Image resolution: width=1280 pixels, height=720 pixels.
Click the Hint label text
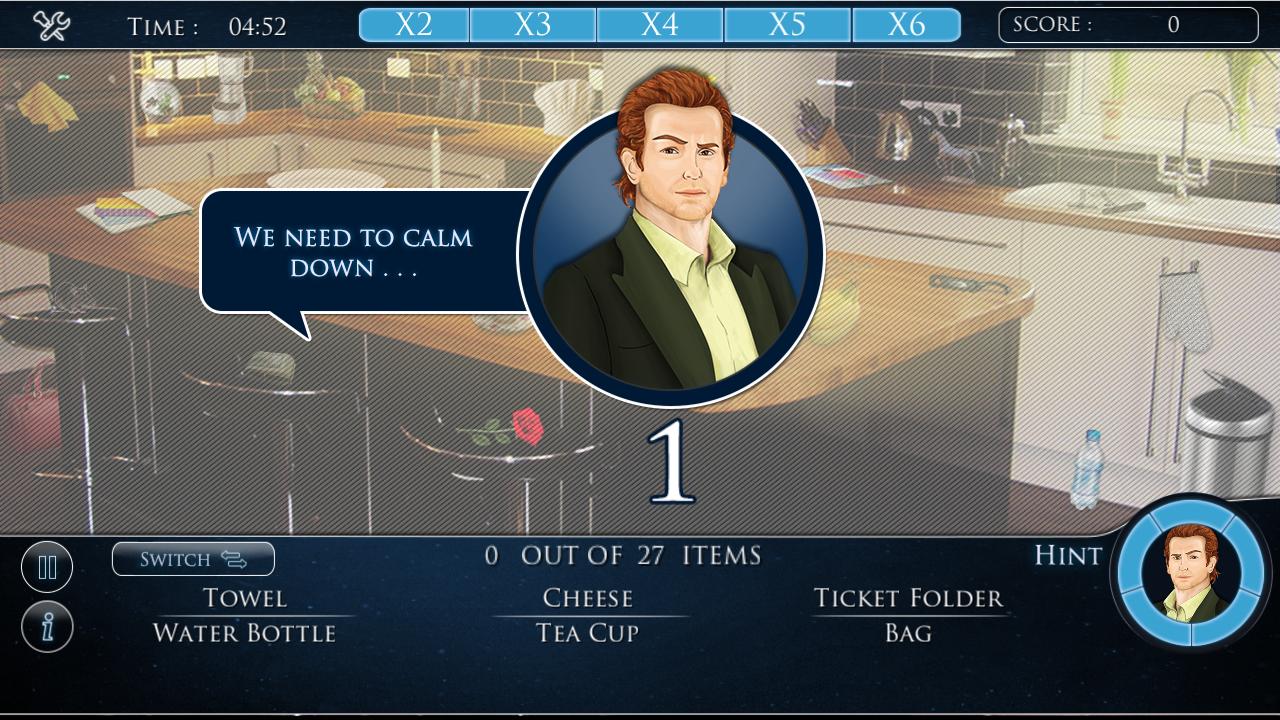point(1066,556)
